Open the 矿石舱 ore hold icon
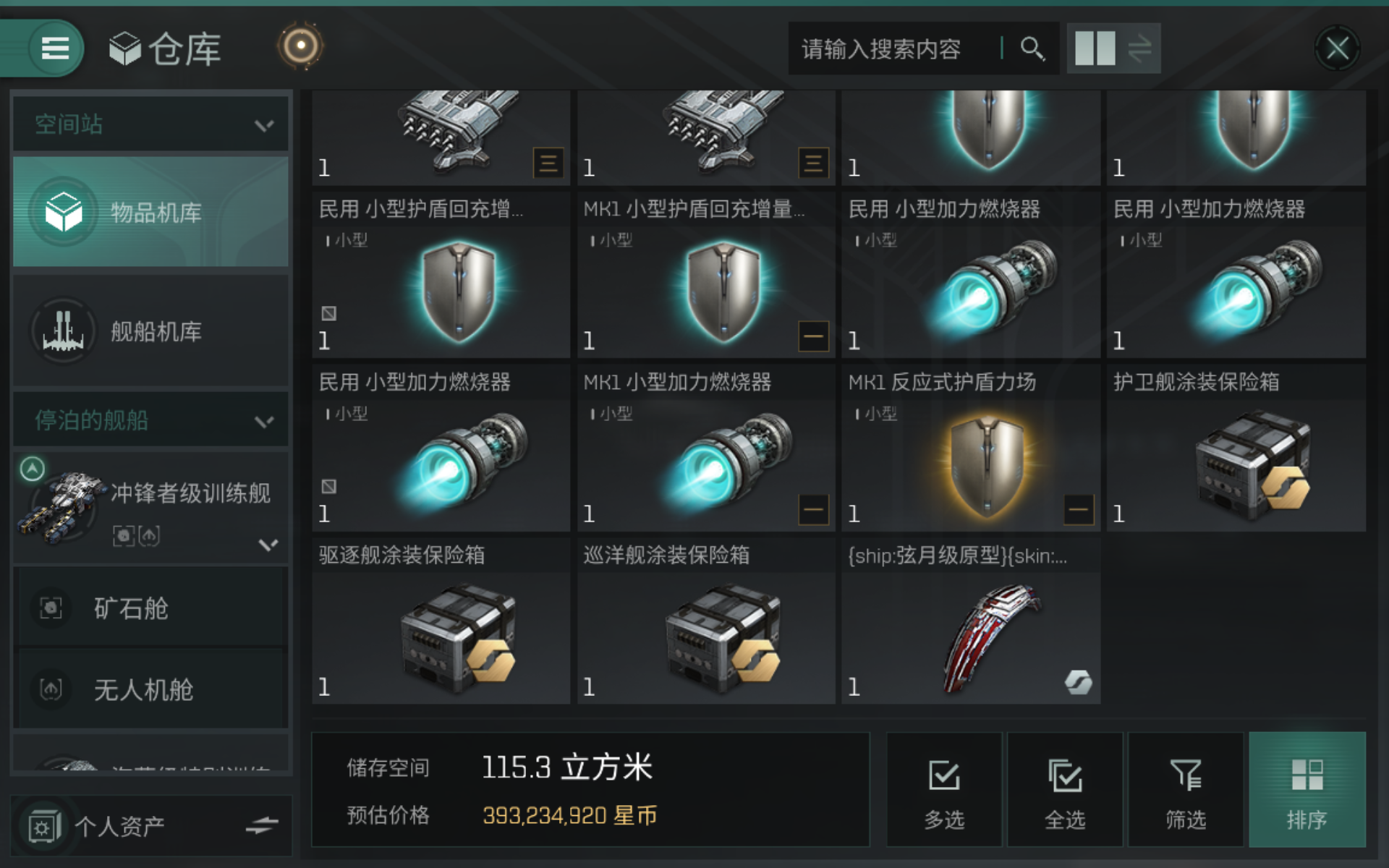Viewport: 1389px width, 868px height. coord(51,608)
